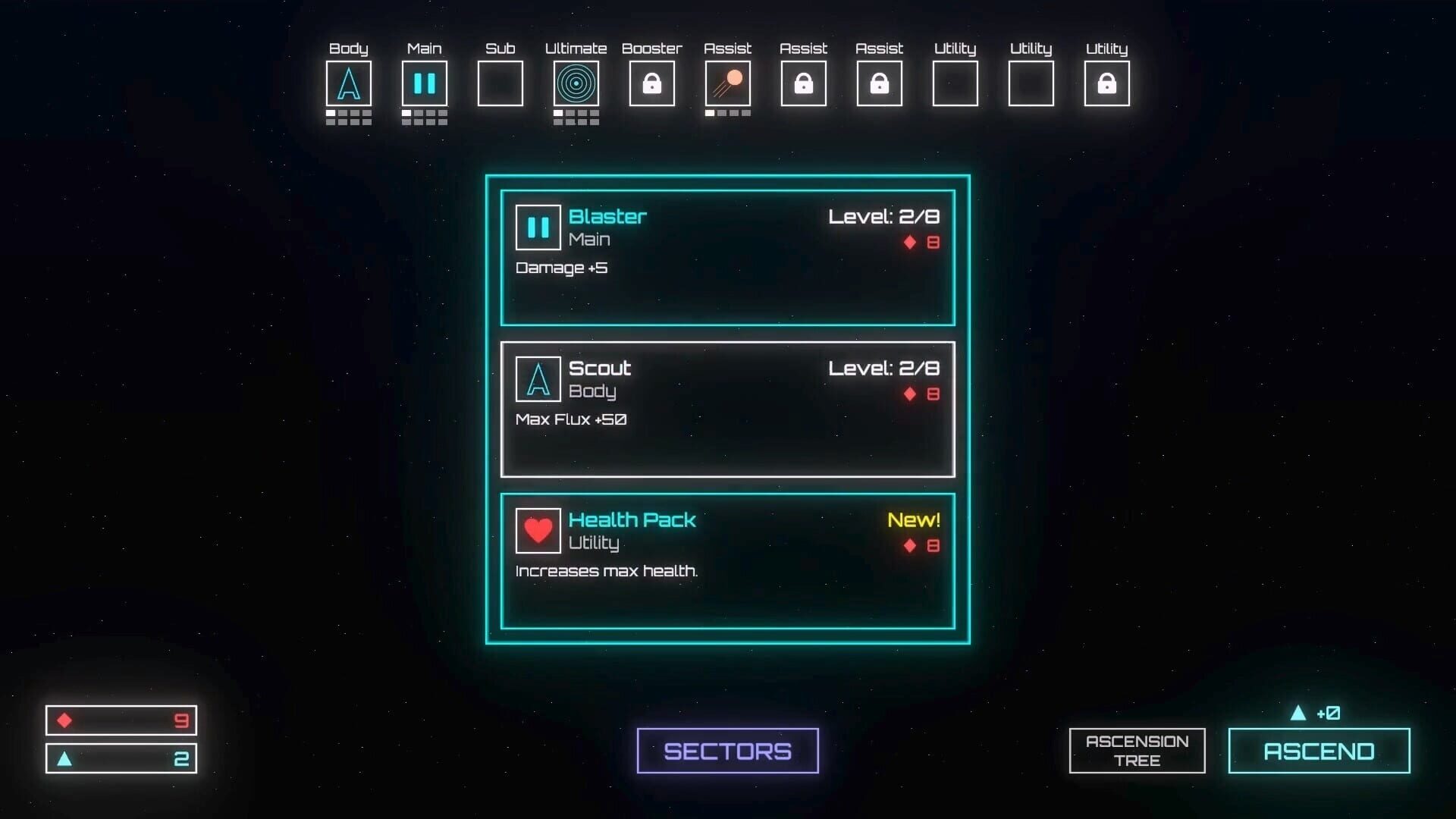Select the Health Pack heart icon
This screenshot has height=819, width=1456.
click(x=538, y=531)
